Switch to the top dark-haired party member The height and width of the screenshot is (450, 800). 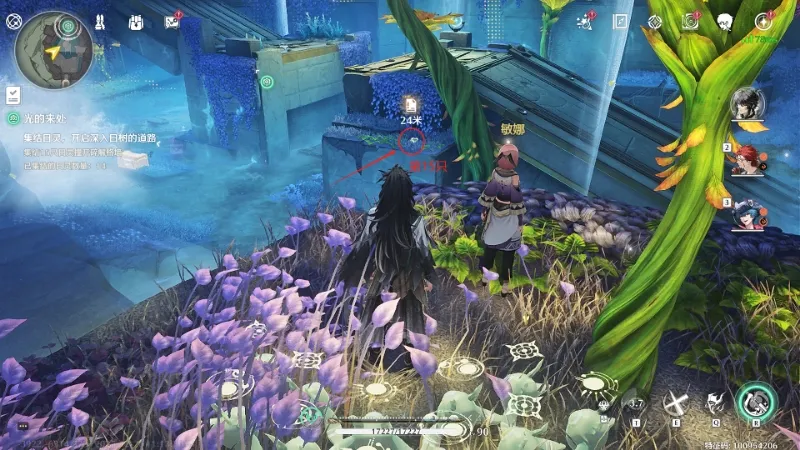pos(746,103)
